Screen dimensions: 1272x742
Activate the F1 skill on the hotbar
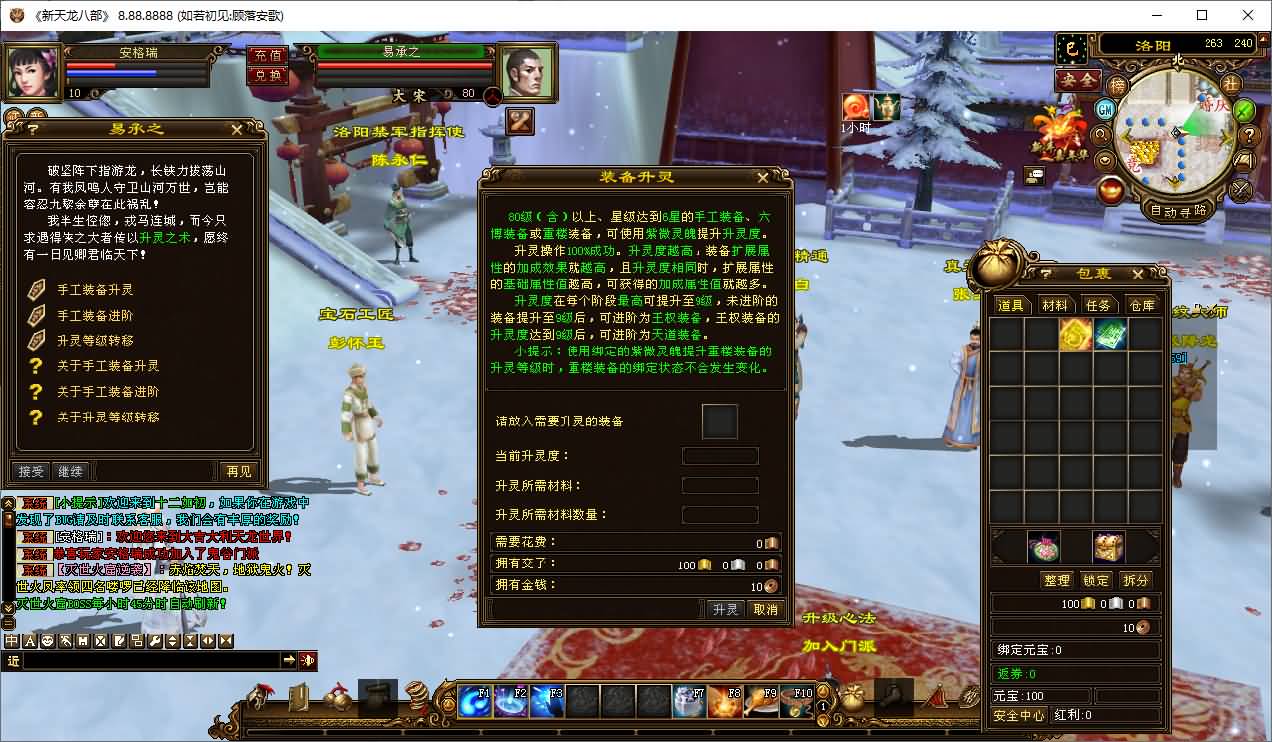pos(475,701)
